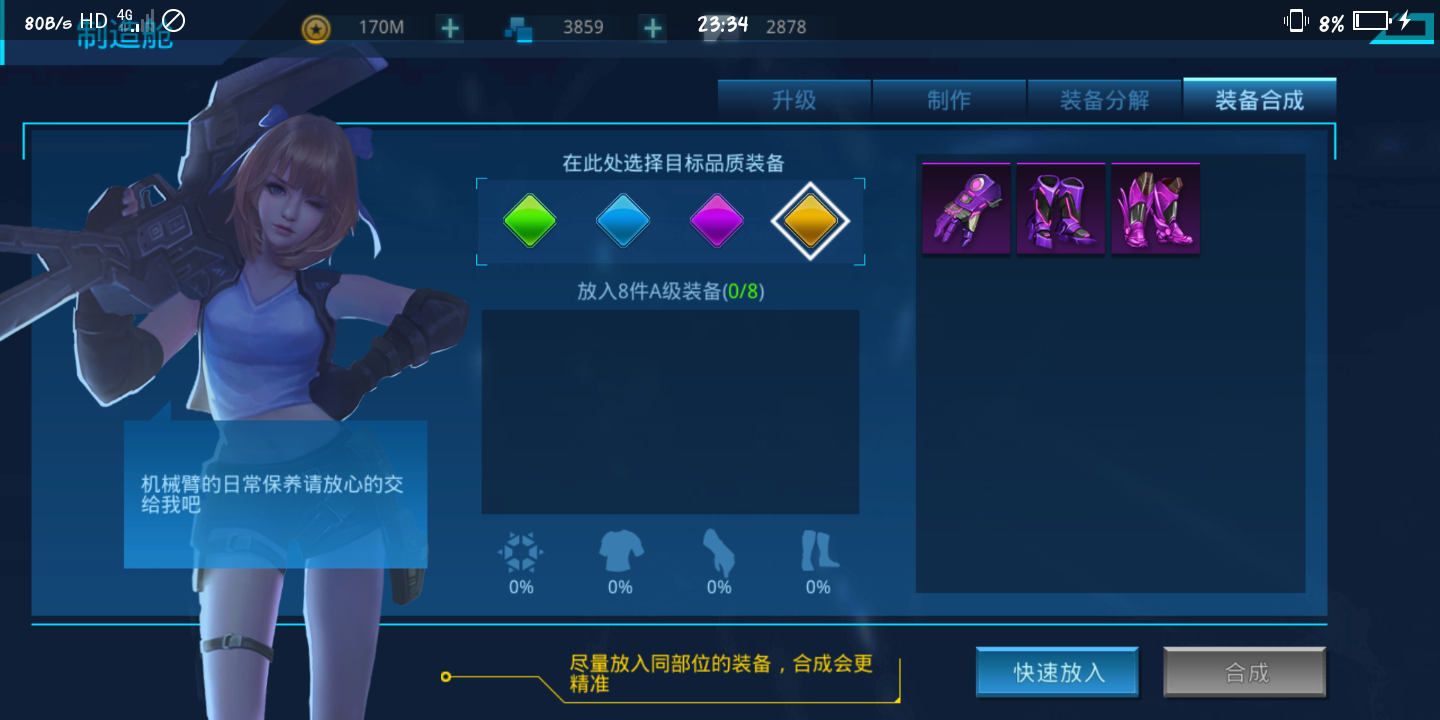Image resolution: width=1440 pixels, height=720 pixels.
Task: Open the 制作 tab
Action: [949, 99]
